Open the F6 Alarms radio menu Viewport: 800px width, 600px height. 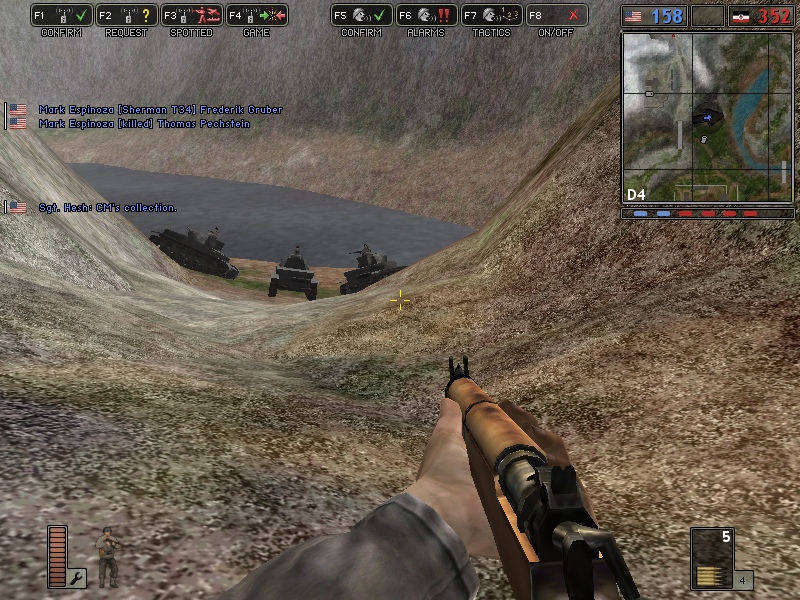tap(426, 16)
